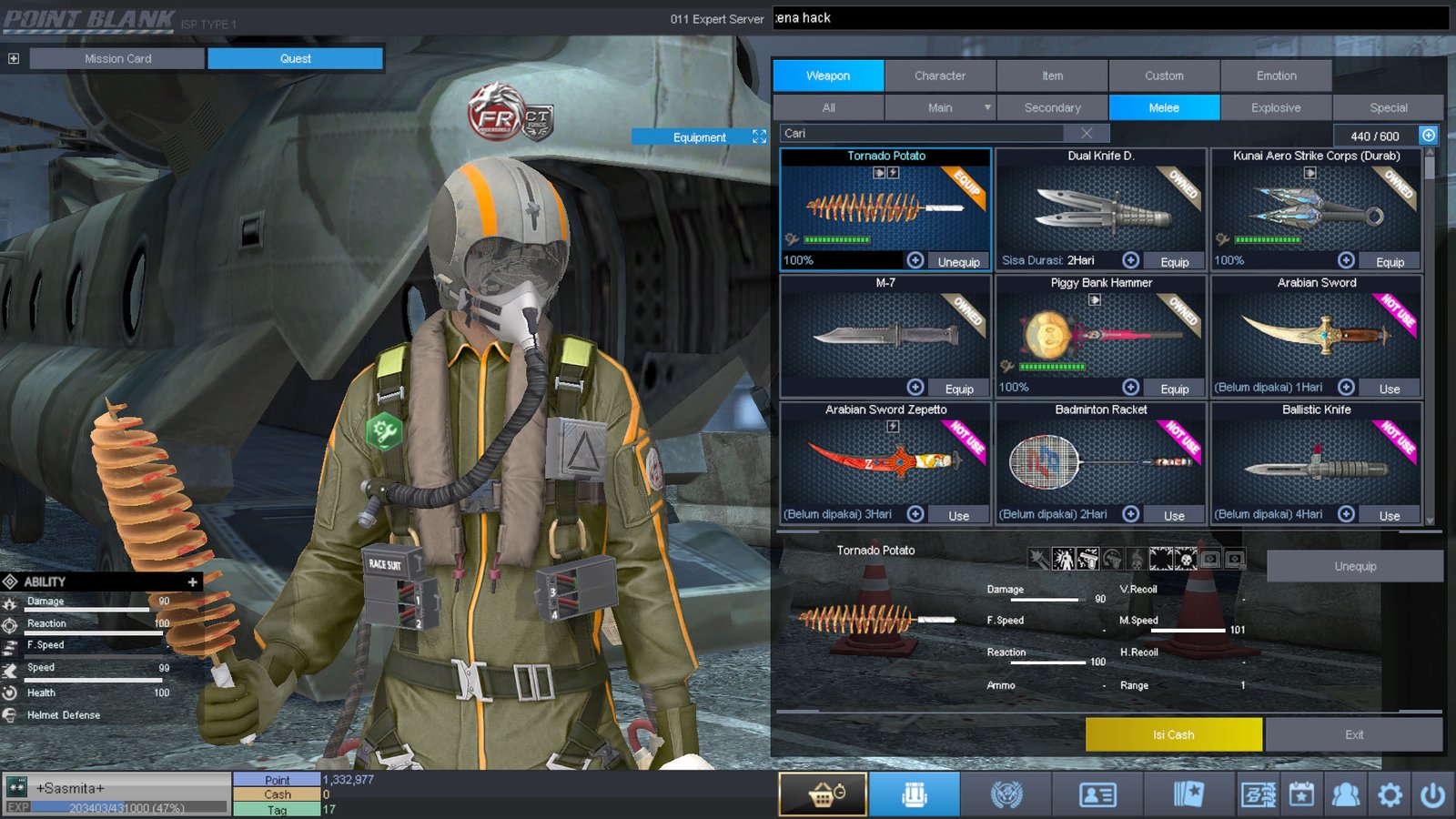Choose the Explosive weapon category
Screen dimensions: 1456x819
pos(1276,107)
